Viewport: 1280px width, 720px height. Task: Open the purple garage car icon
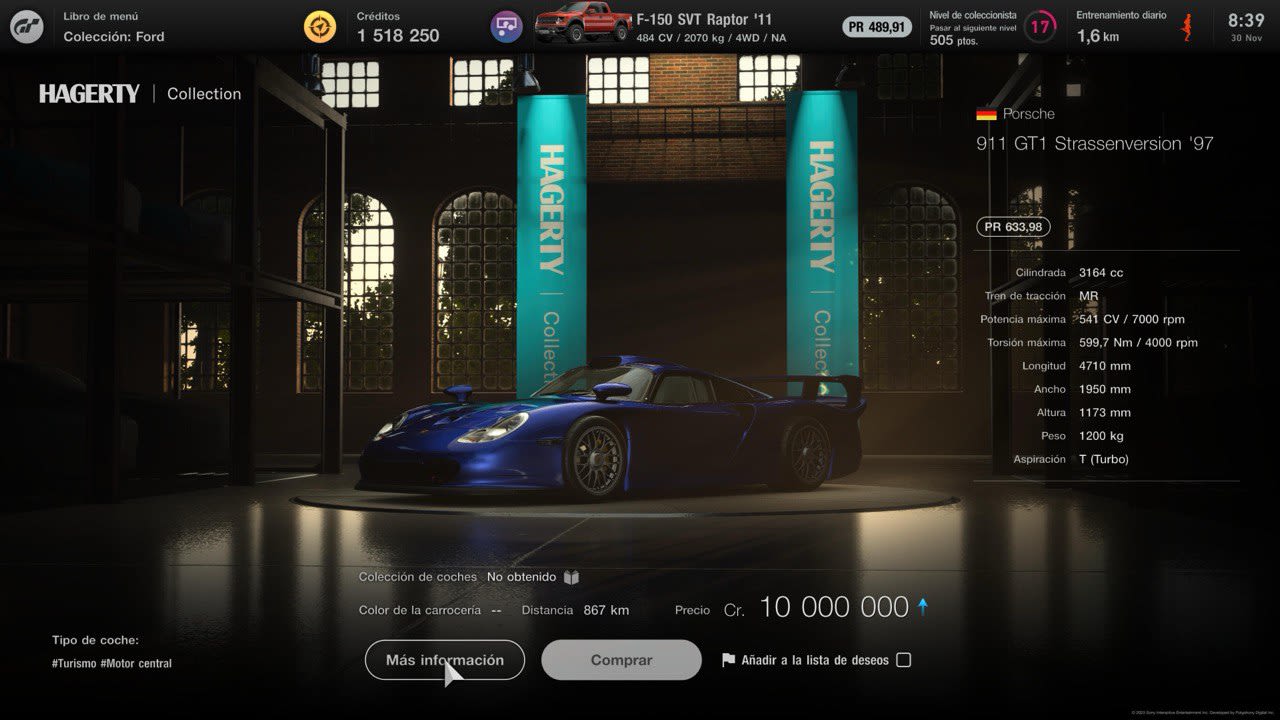(506, 27)
